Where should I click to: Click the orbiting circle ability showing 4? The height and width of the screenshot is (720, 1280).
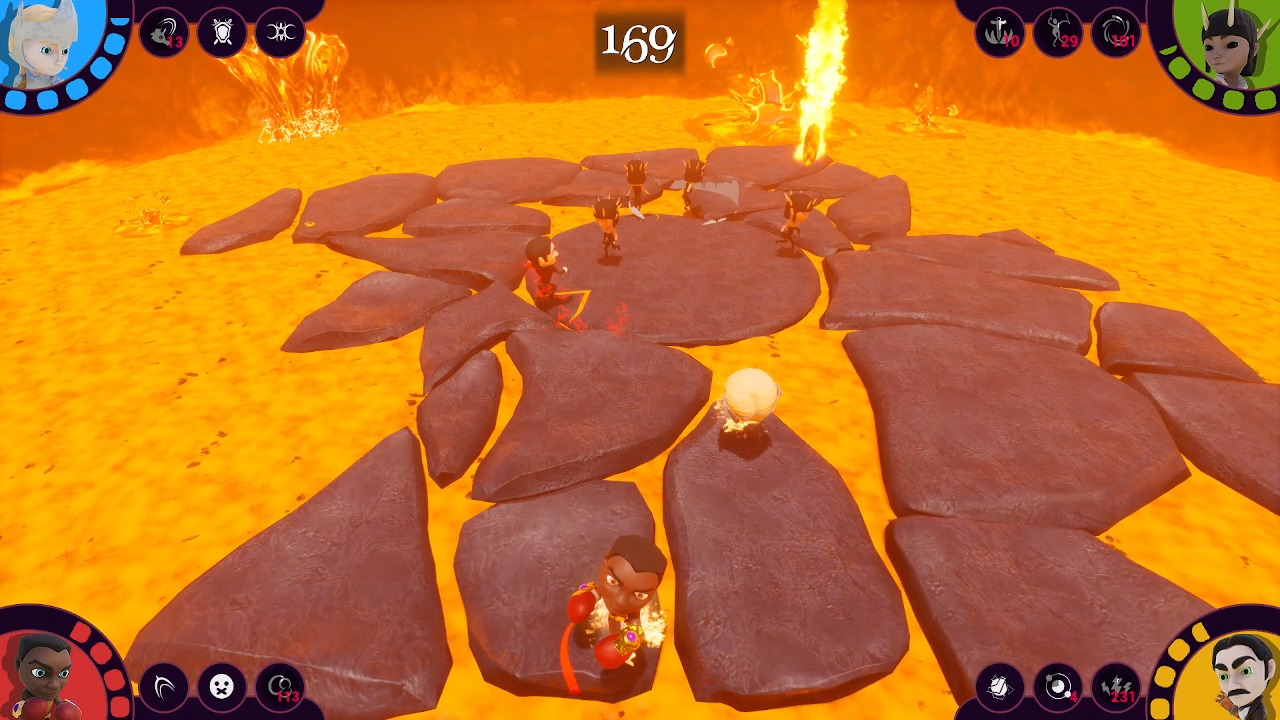[x=1058, y=687]
